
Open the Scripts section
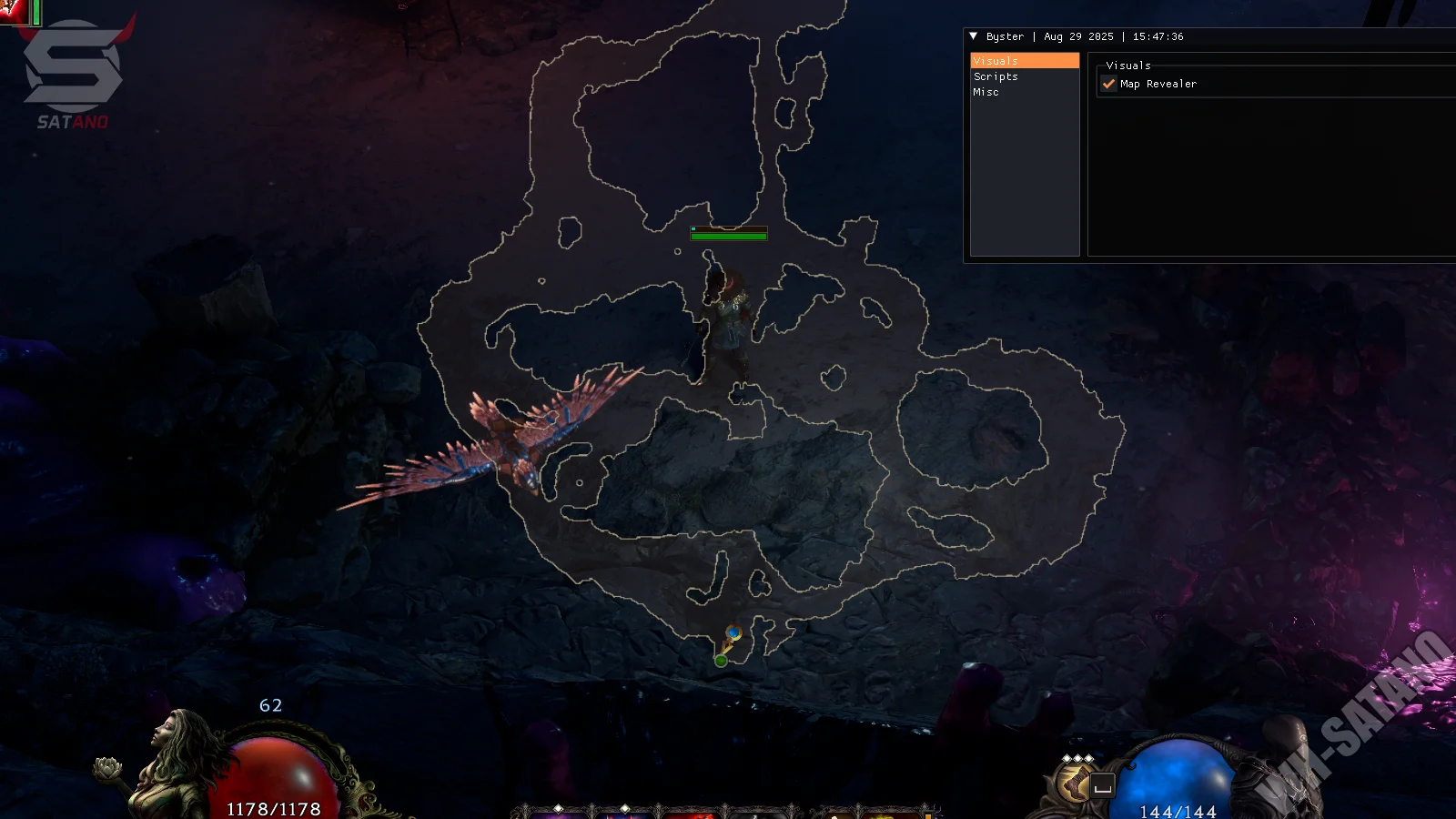(996, 76)
